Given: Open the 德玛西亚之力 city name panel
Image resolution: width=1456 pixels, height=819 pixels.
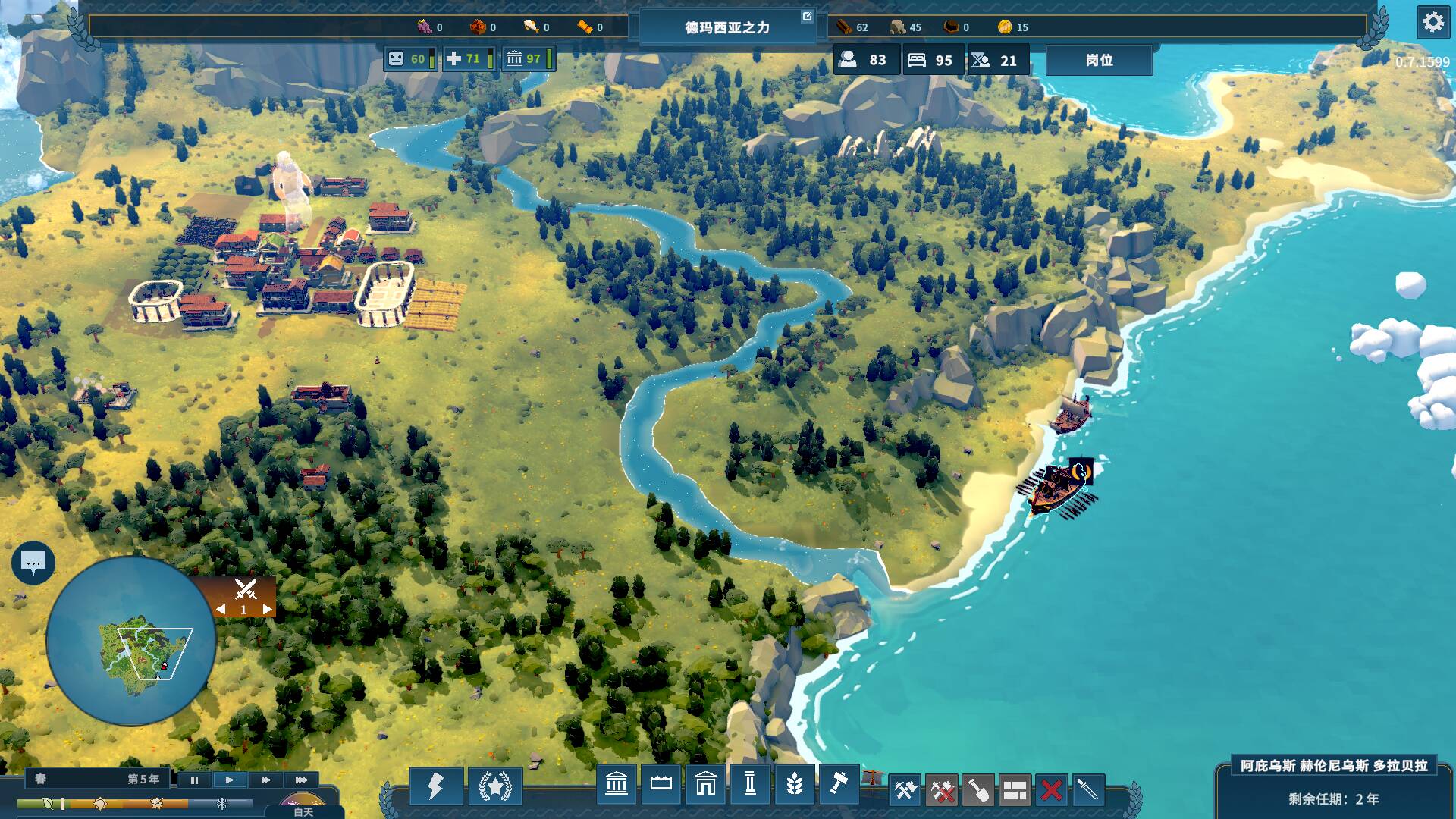Looking at the screenshot, I should point(727,27).
